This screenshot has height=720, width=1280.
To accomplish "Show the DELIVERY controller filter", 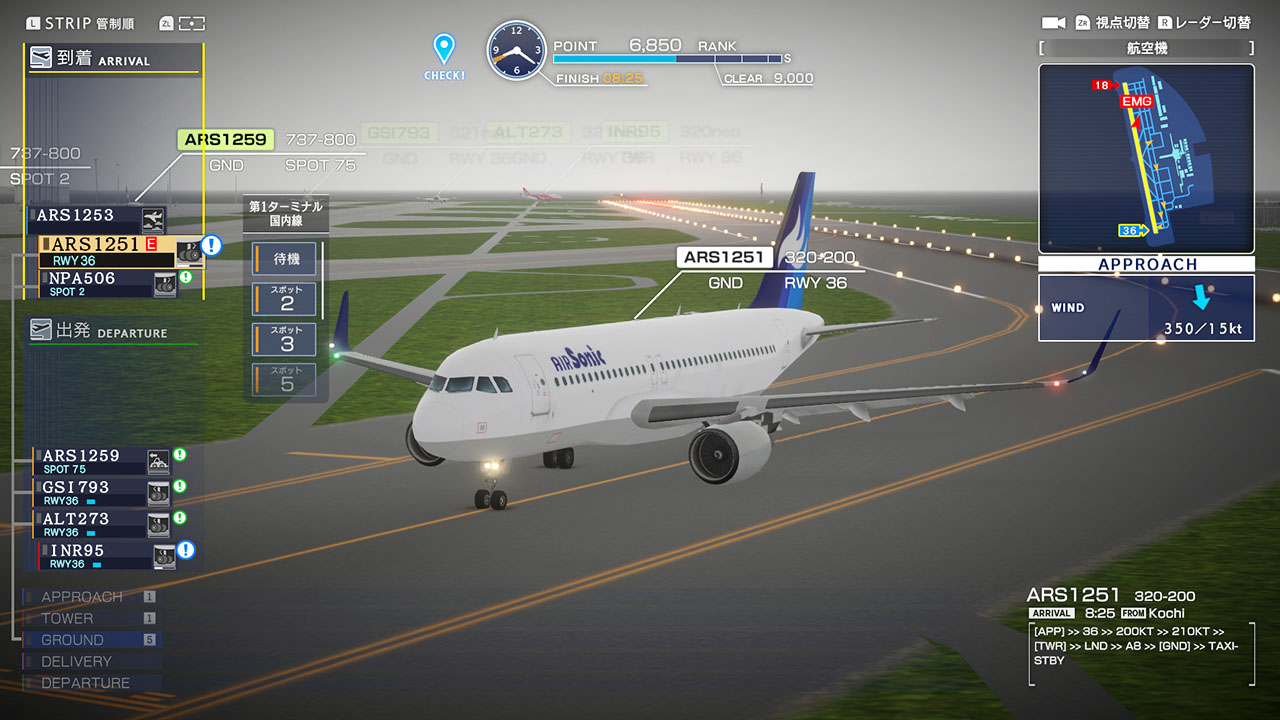I will (x=90, y=662).
